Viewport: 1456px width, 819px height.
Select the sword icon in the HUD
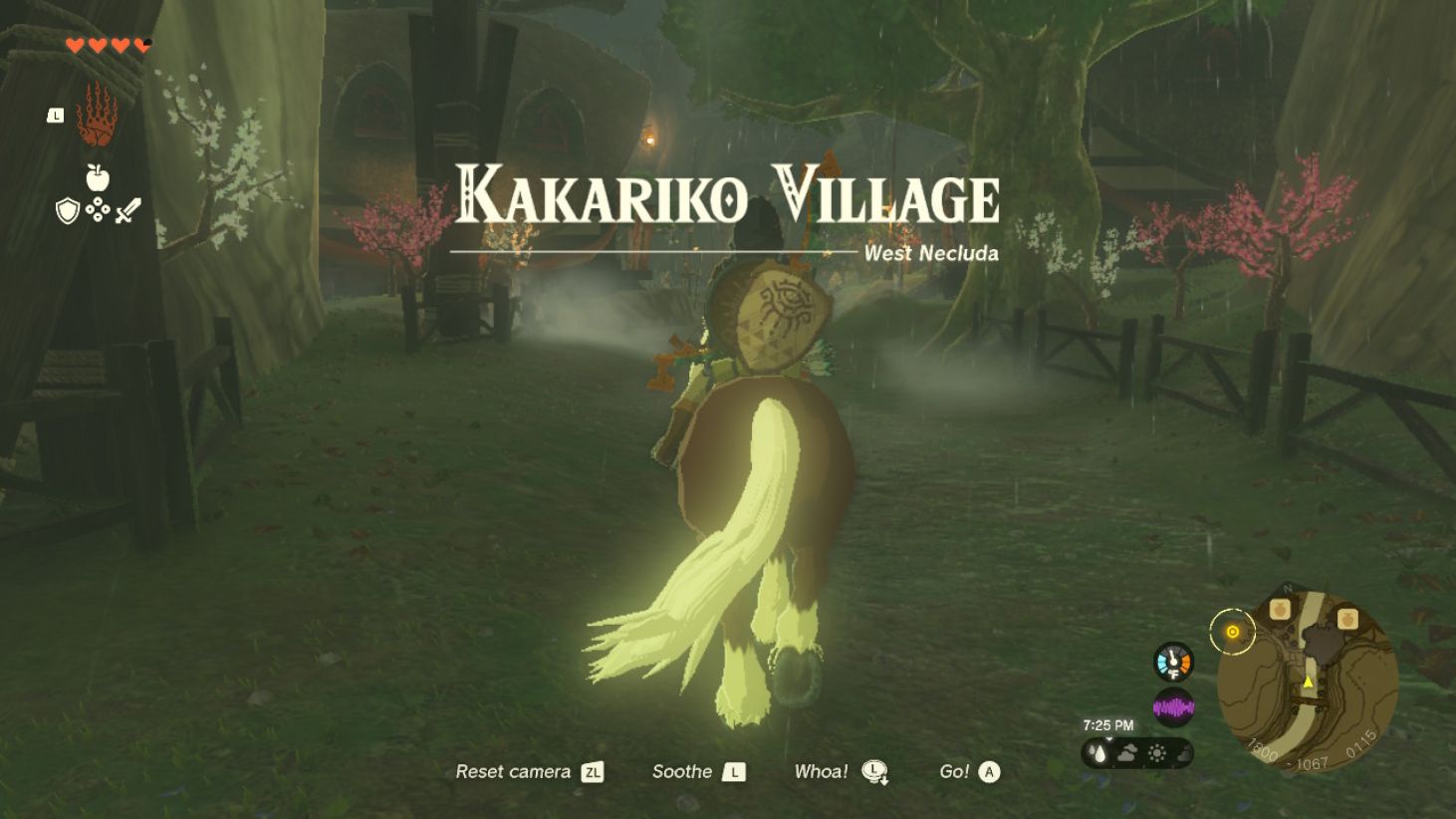125,211
